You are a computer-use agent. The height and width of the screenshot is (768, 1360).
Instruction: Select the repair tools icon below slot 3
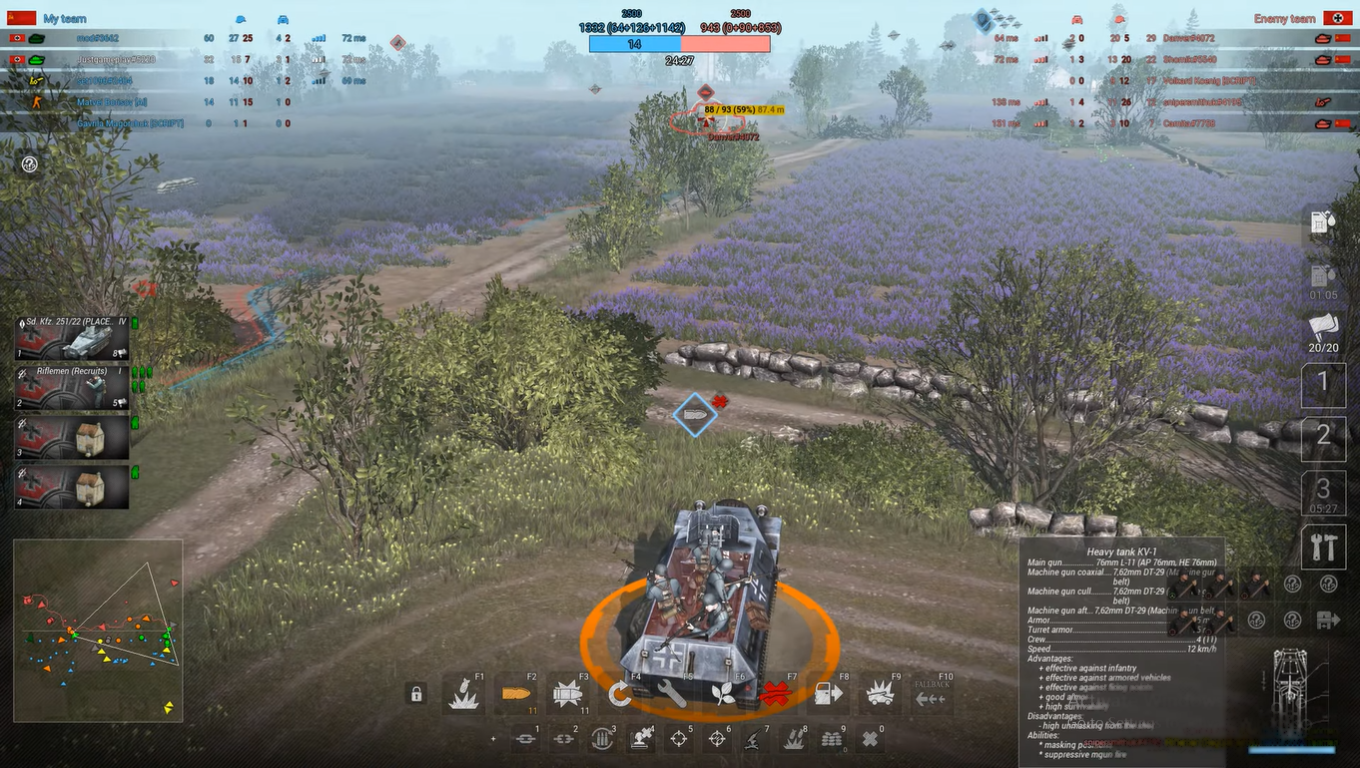[x=1323, y=547]
